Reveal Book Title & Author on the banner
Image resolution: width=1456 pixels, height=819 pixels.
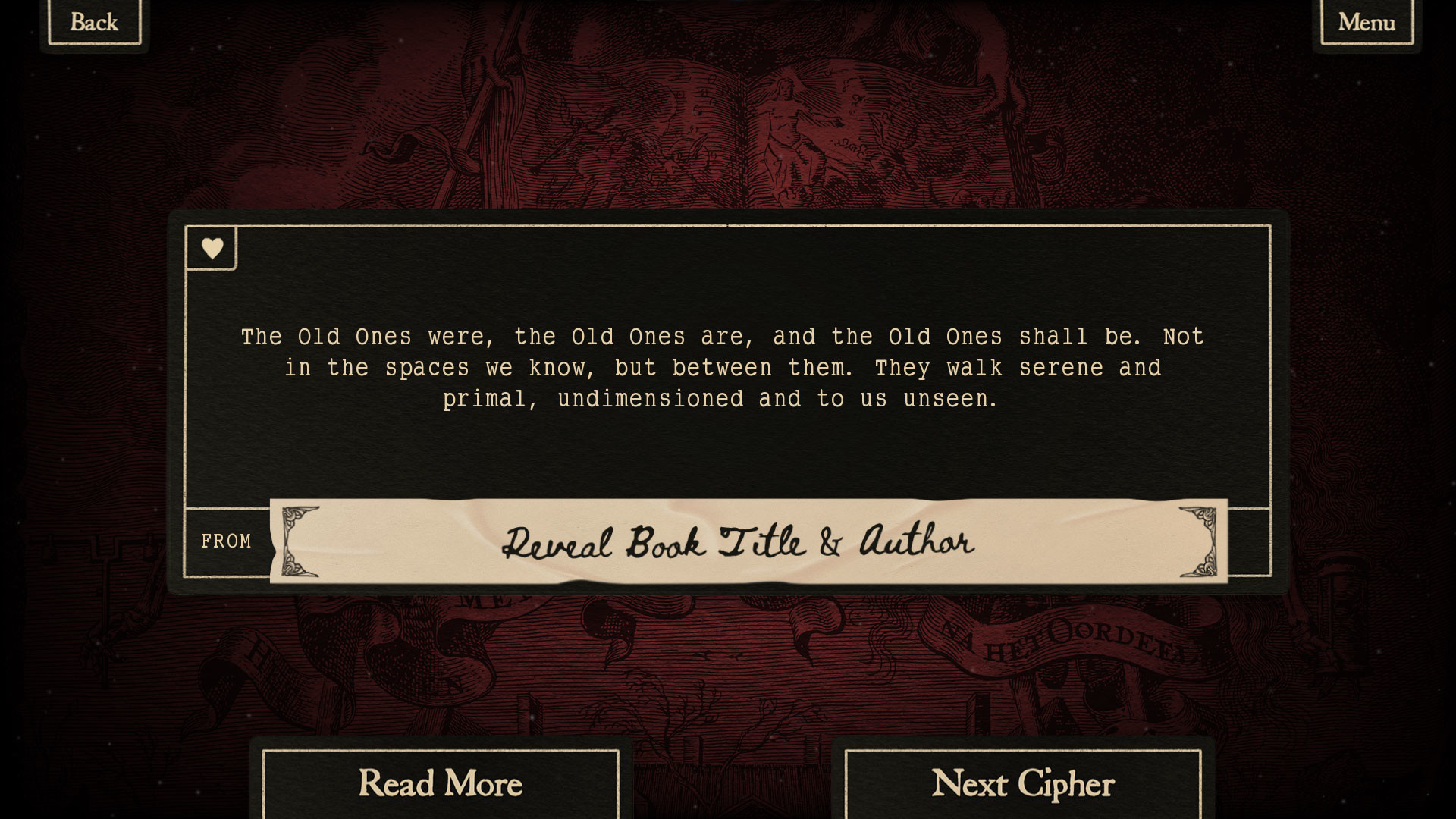tap(739, 541)
